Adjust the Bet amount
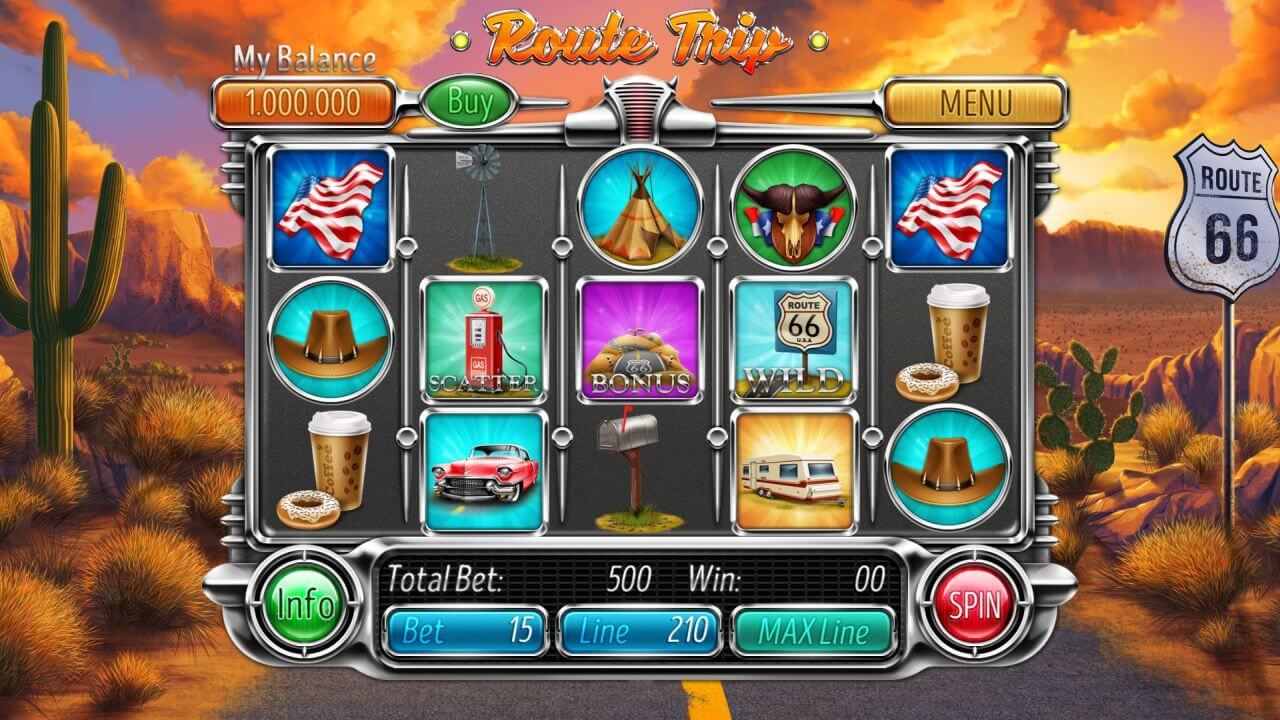Viewport: 1280px width, 720px height. (x=466, y=631)
